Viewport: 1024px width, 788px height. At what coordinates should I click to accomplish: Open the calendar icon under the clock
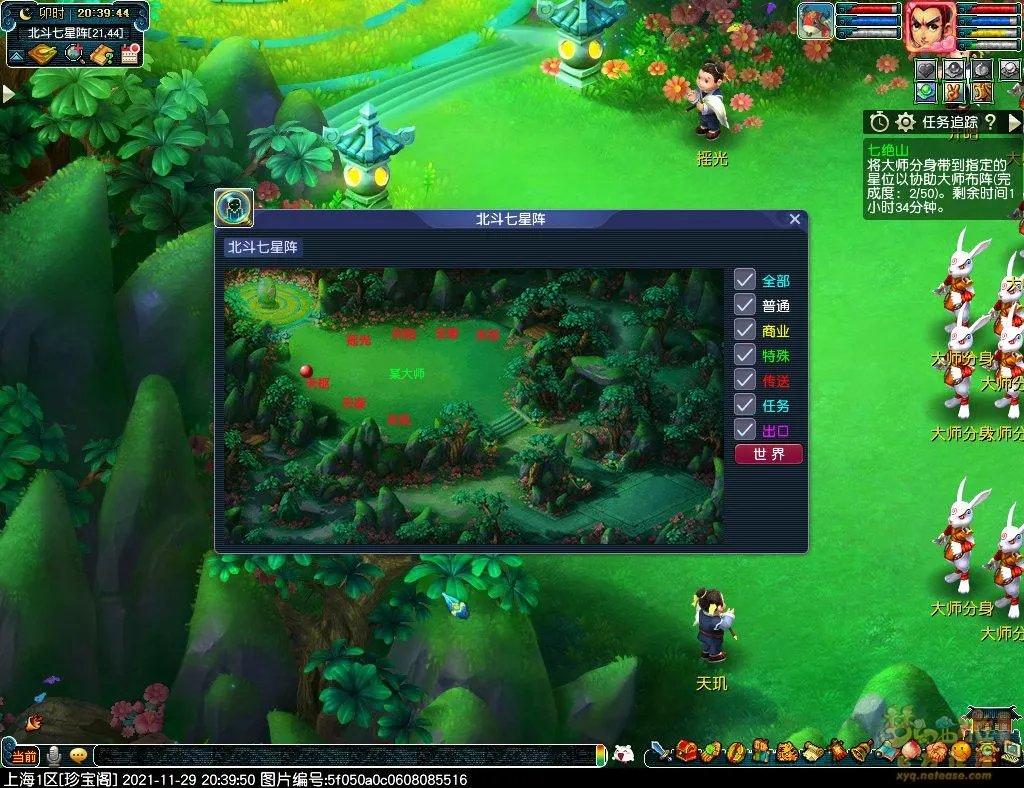129,54
